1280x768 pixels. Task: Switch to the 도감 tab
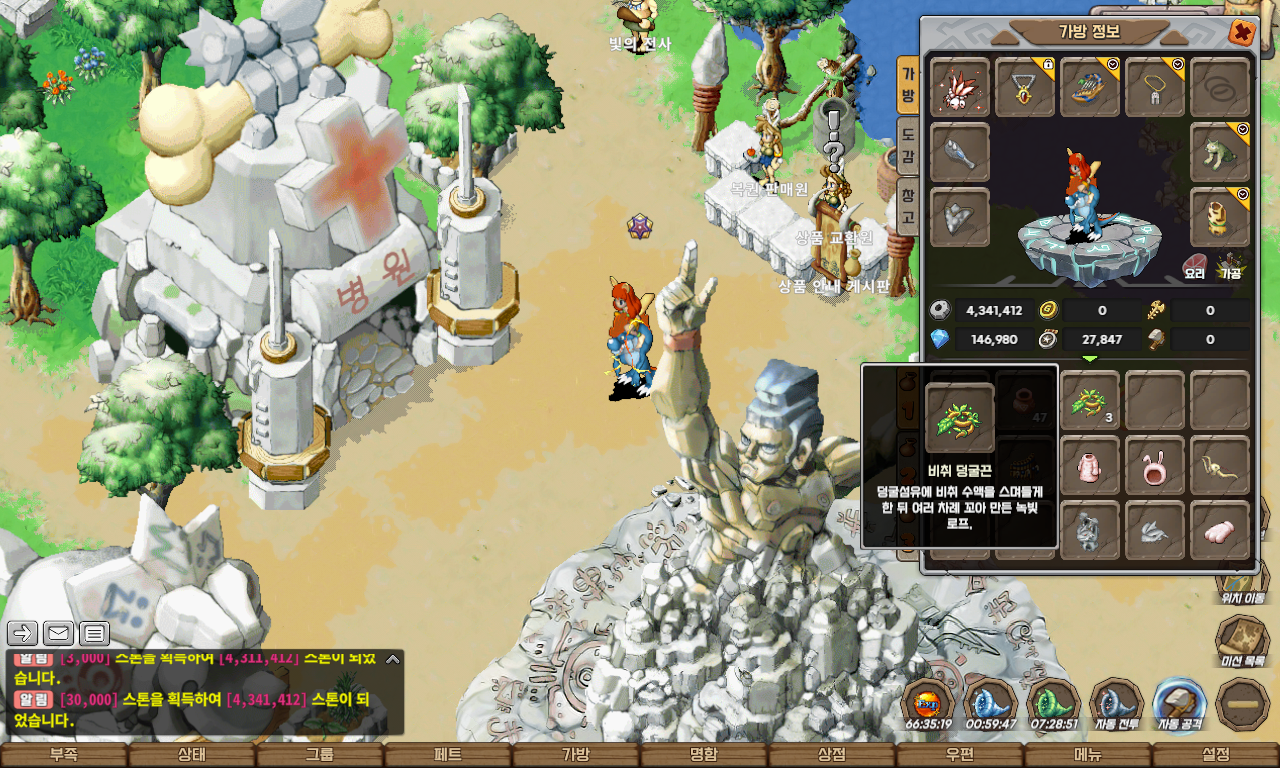[908, 145]
